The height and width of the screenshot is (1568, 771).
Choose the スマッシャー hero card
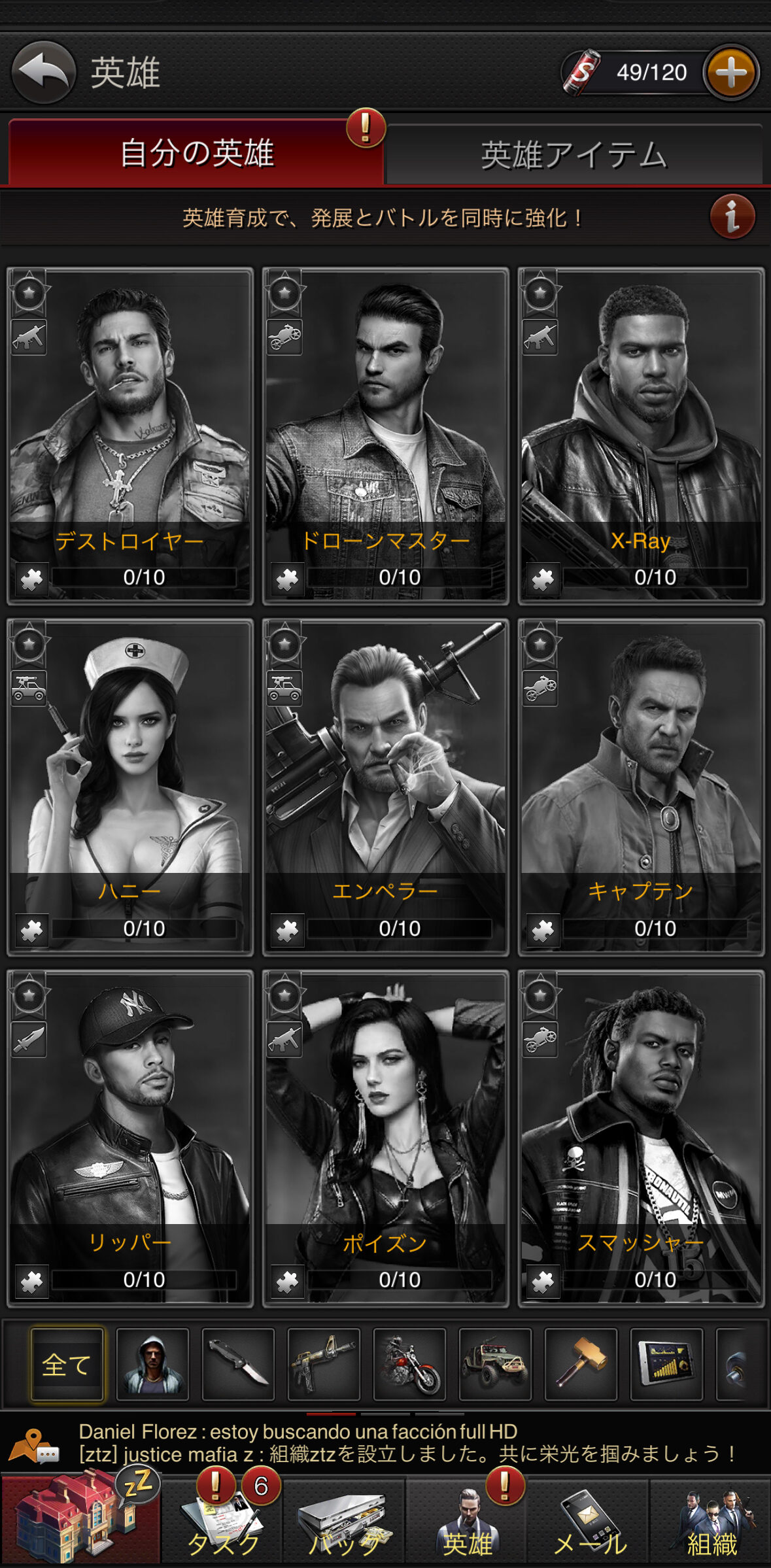pyautogui.click(x=641, y=1138)
